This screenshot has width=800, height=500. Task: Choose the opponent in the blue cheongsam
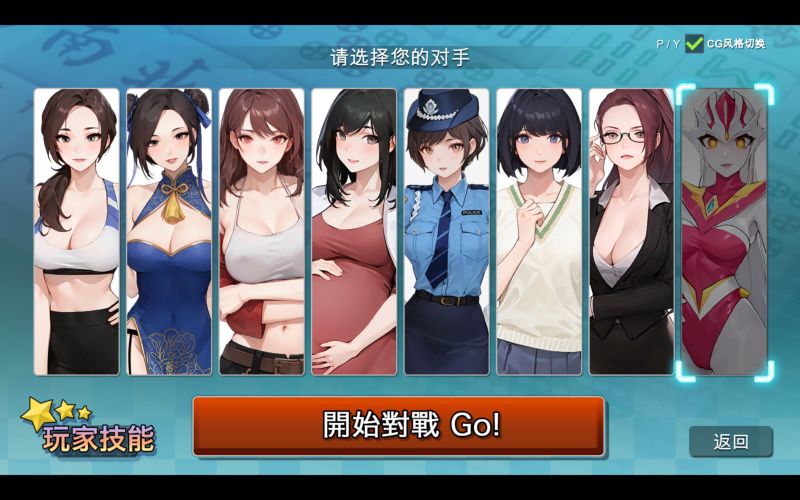pyautogui.click(x=169, y=232)
